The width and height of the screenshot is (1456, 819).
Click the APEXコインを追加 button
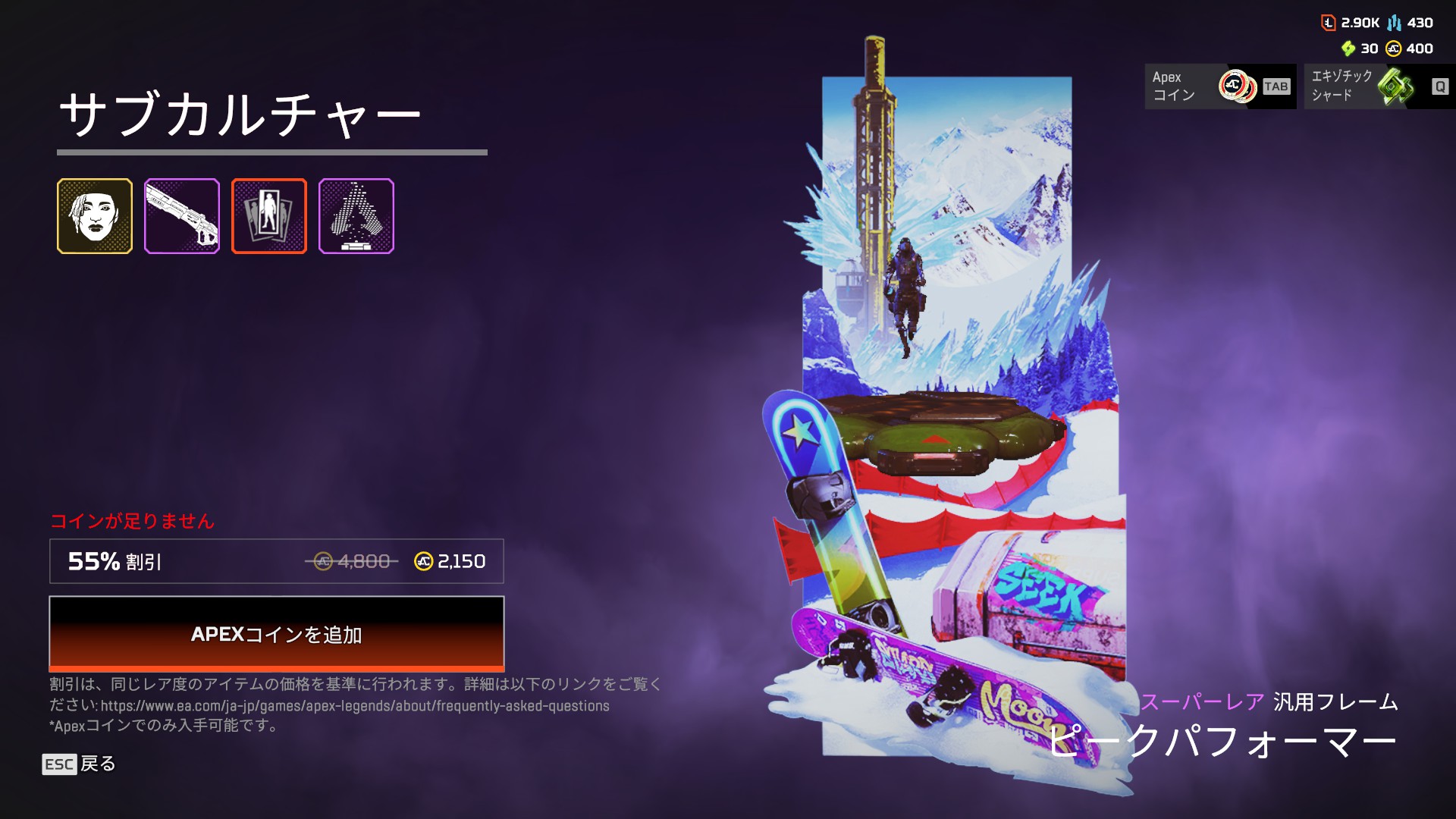pos(276,633)
